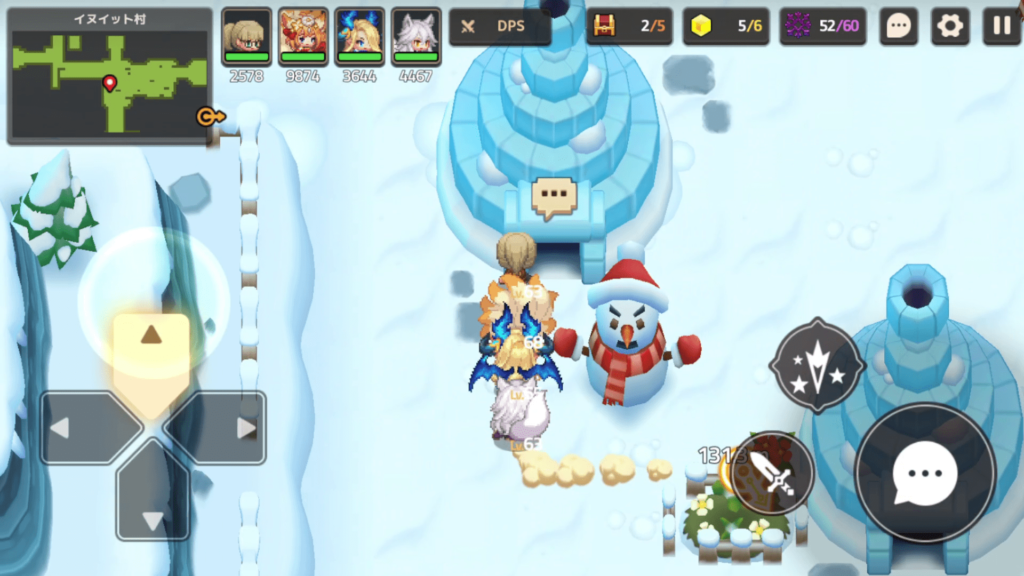
Task: Select the blue-horned blonde hero portrait
Action: point(359,37)
